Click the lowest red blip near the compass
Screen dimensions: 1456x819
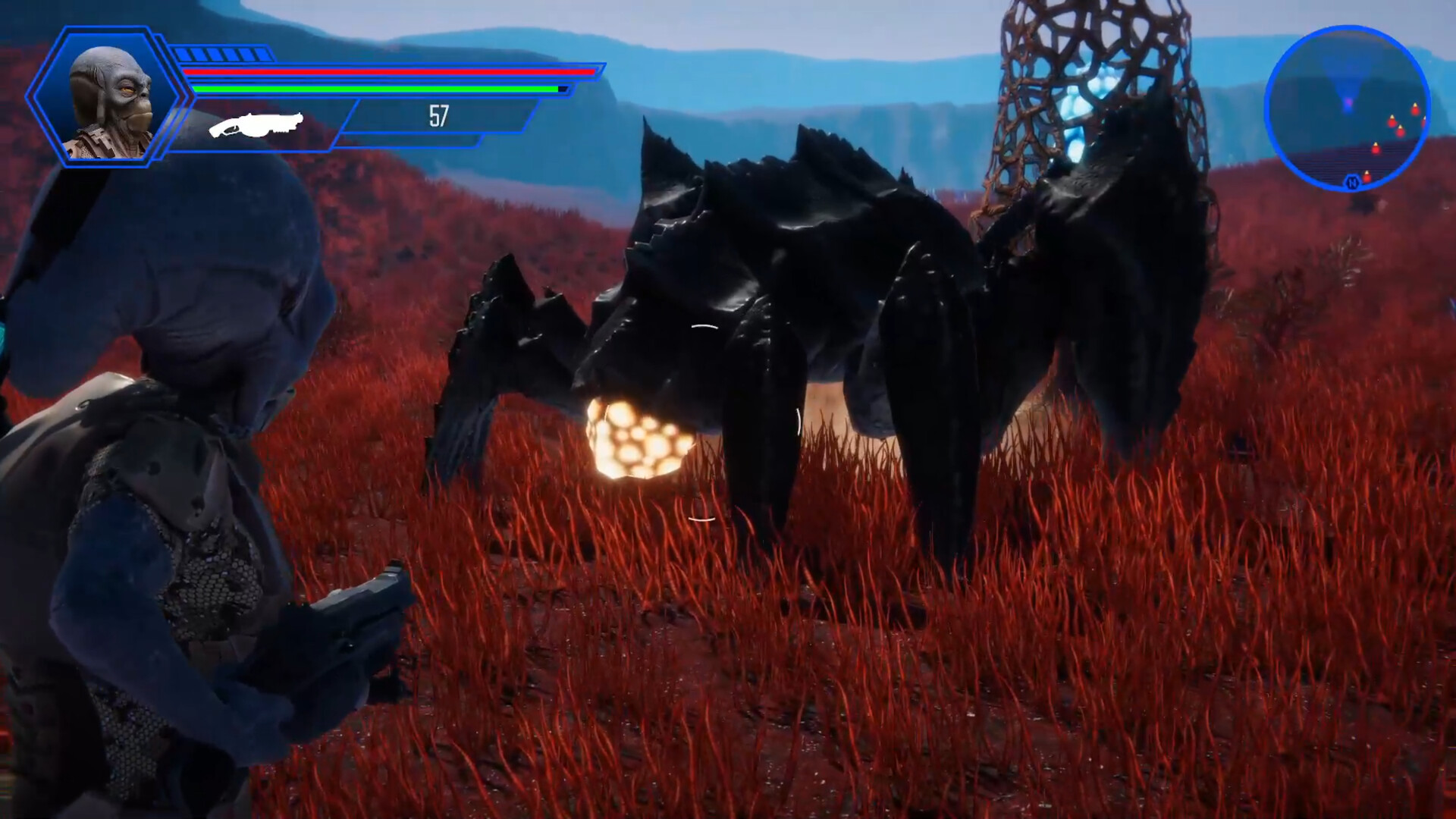(1367, 177)
